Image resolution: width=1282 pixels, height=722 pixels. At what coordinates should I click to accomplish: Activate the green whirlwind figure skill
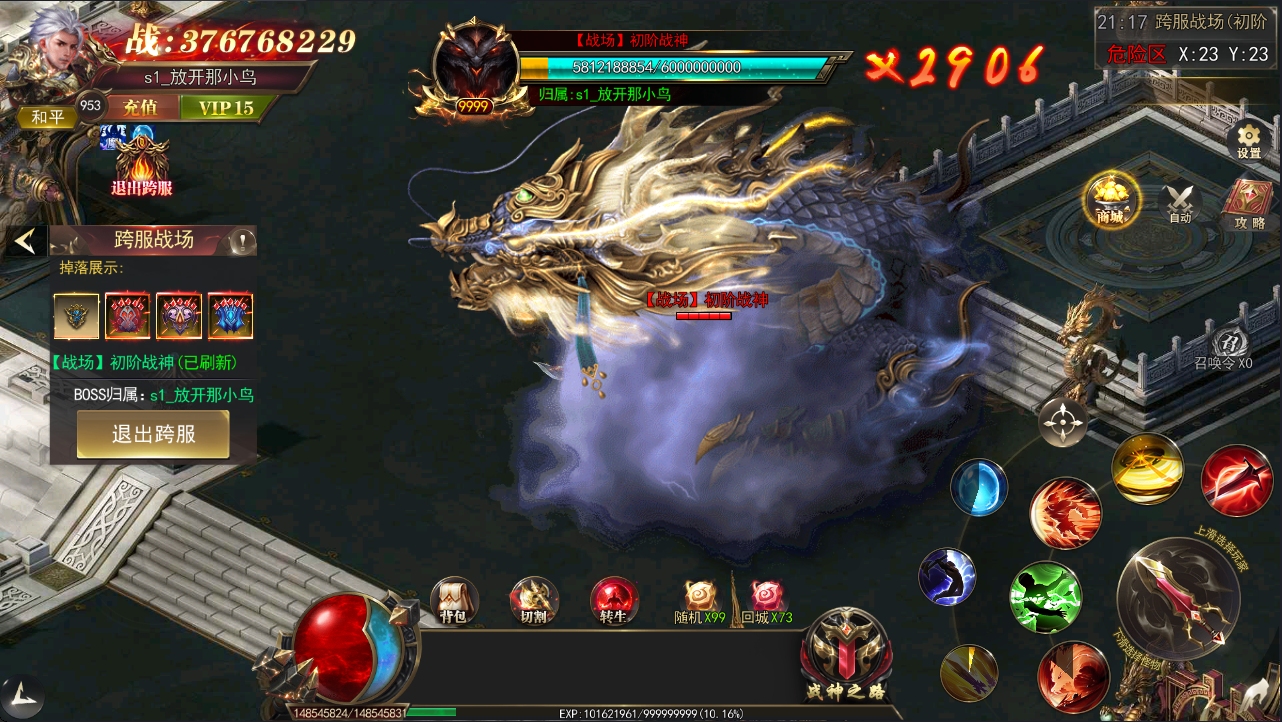click(x=1045, y=597)
